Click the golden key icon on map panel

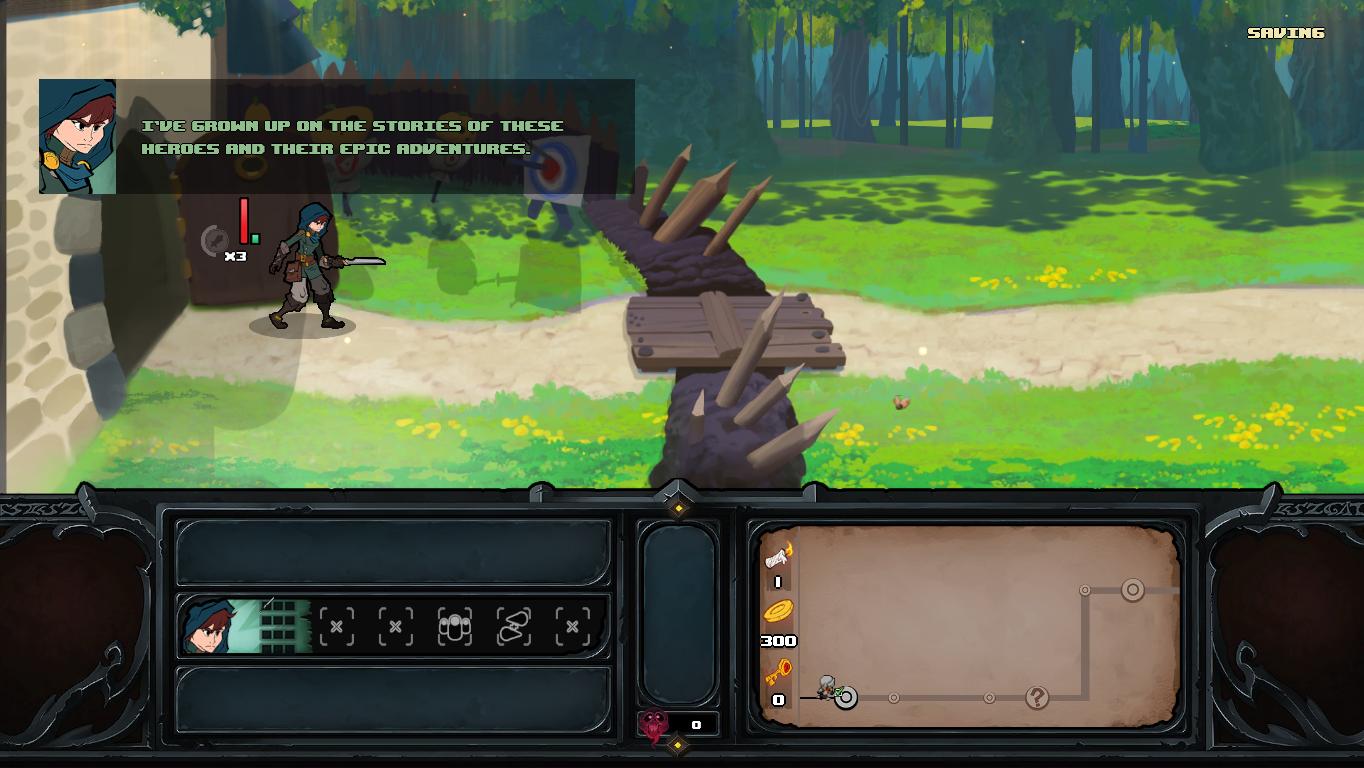click(x=779, y=672)
